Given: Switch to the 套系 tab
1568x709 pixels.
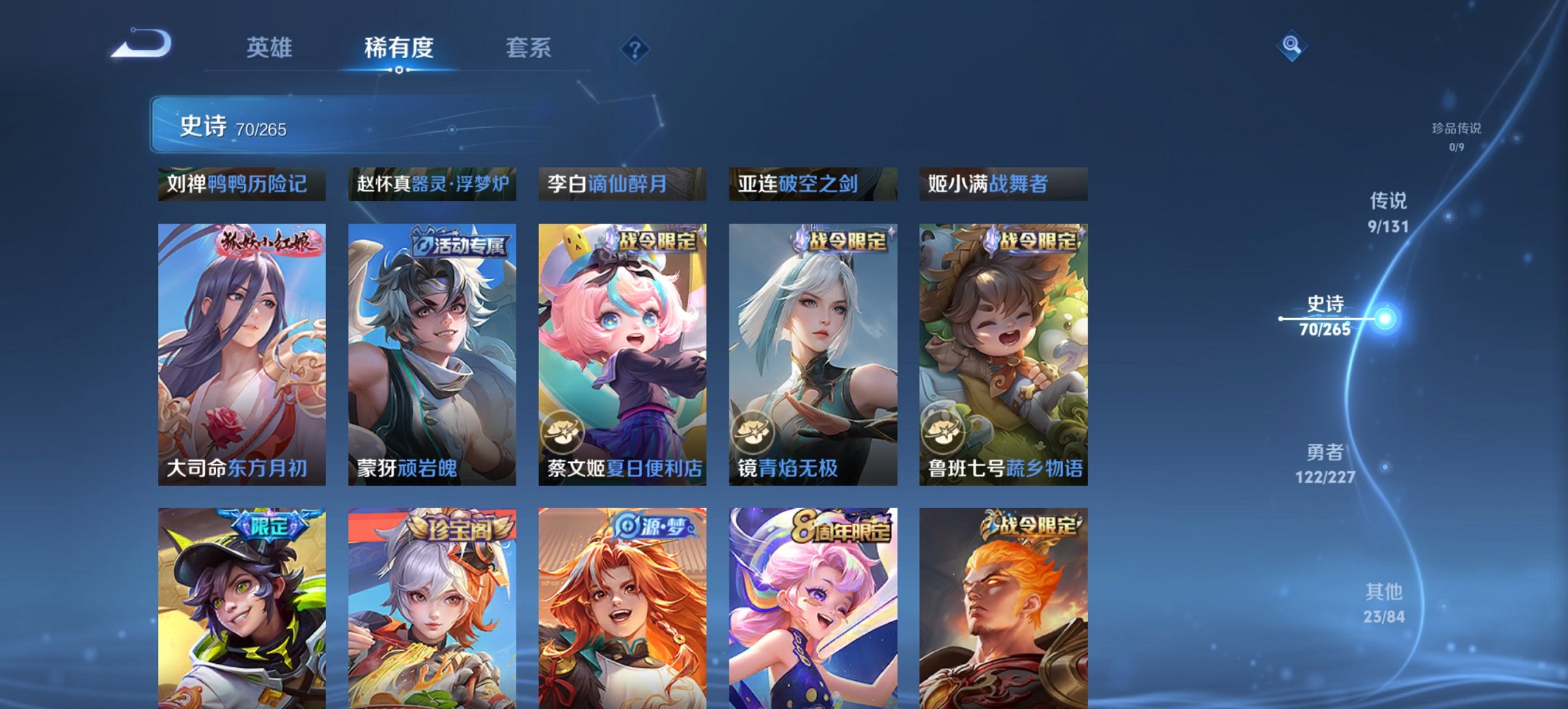Looking at the screenshot, I should (x=529, y=48).
